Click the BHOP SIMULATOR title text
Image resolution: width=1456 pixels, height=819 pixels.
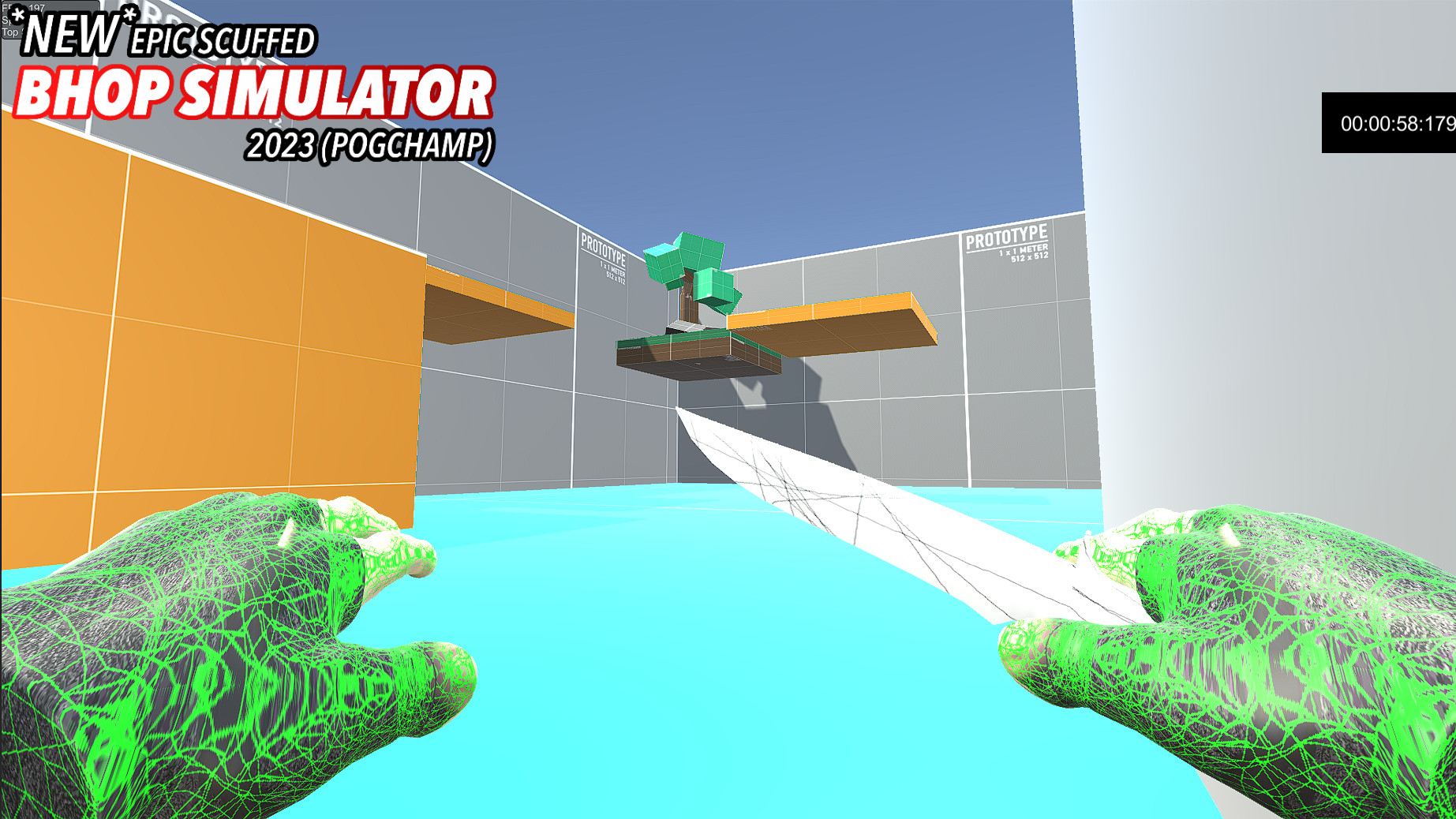tap(254, 92)
